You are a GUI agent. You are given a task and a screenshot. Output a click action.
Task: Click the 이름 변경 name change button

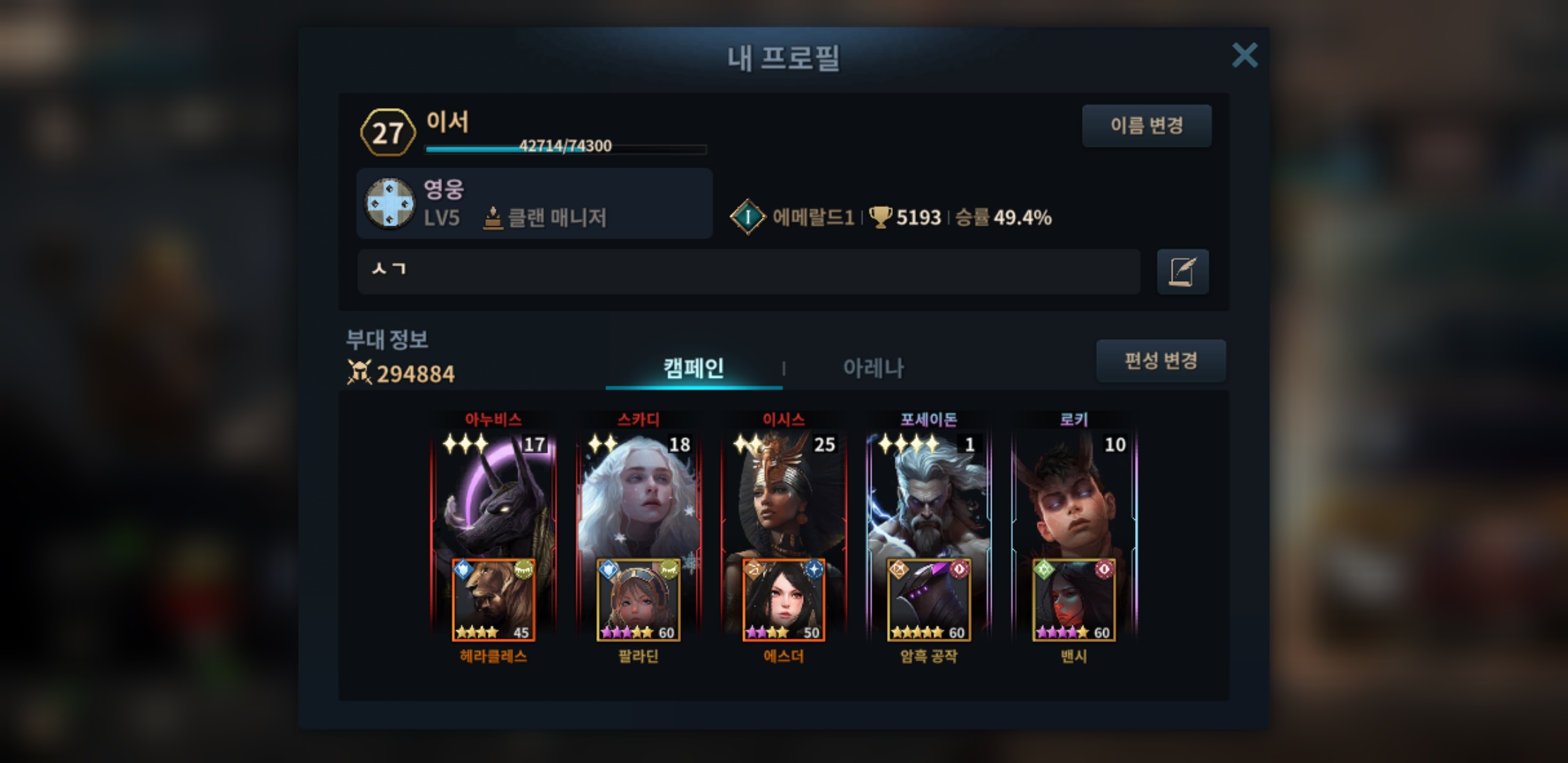[1146, 126]
